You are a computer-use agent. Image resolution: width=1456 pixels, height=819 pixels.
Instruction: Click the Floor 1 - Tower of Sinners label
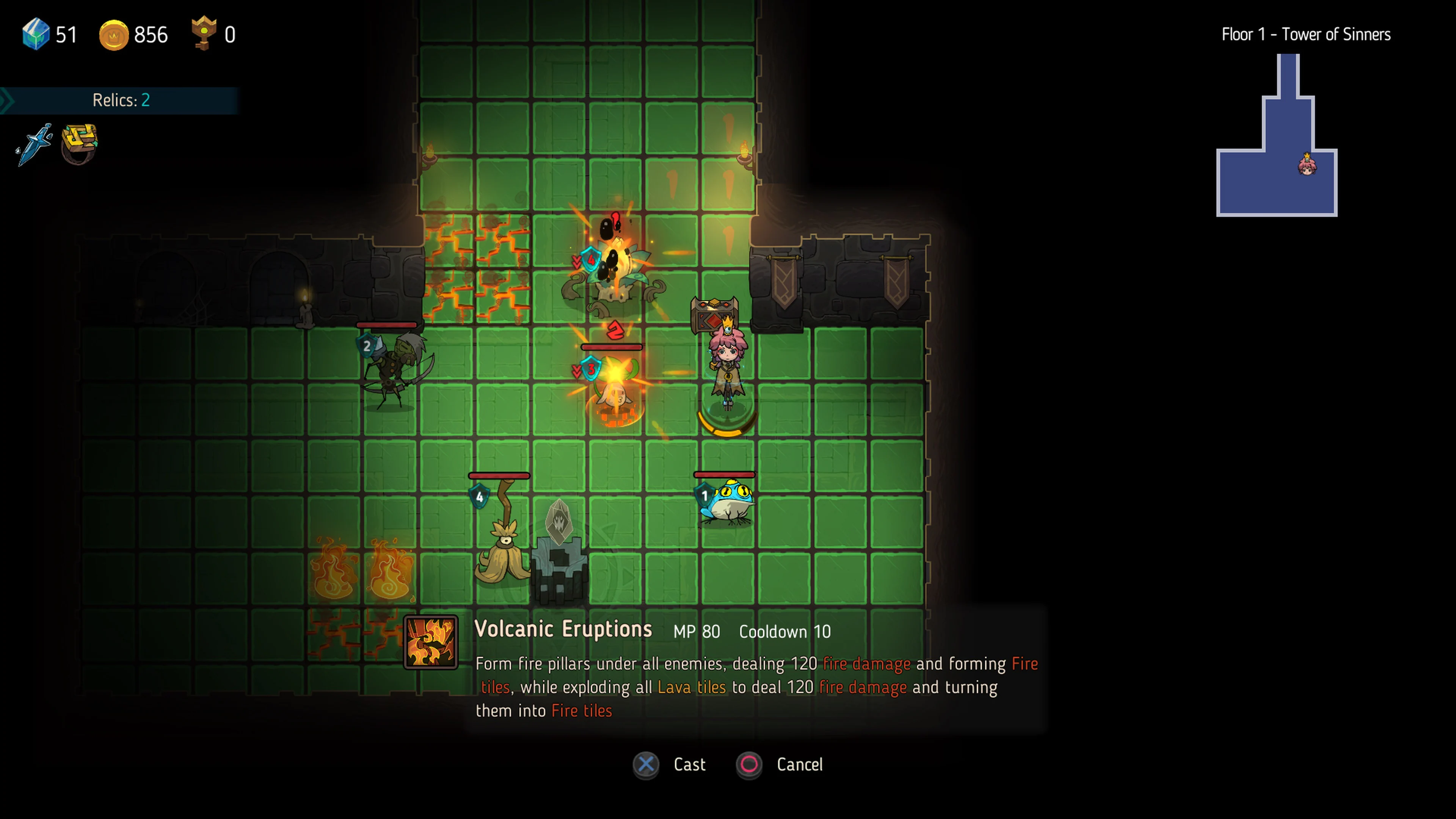pos(1305,34)
